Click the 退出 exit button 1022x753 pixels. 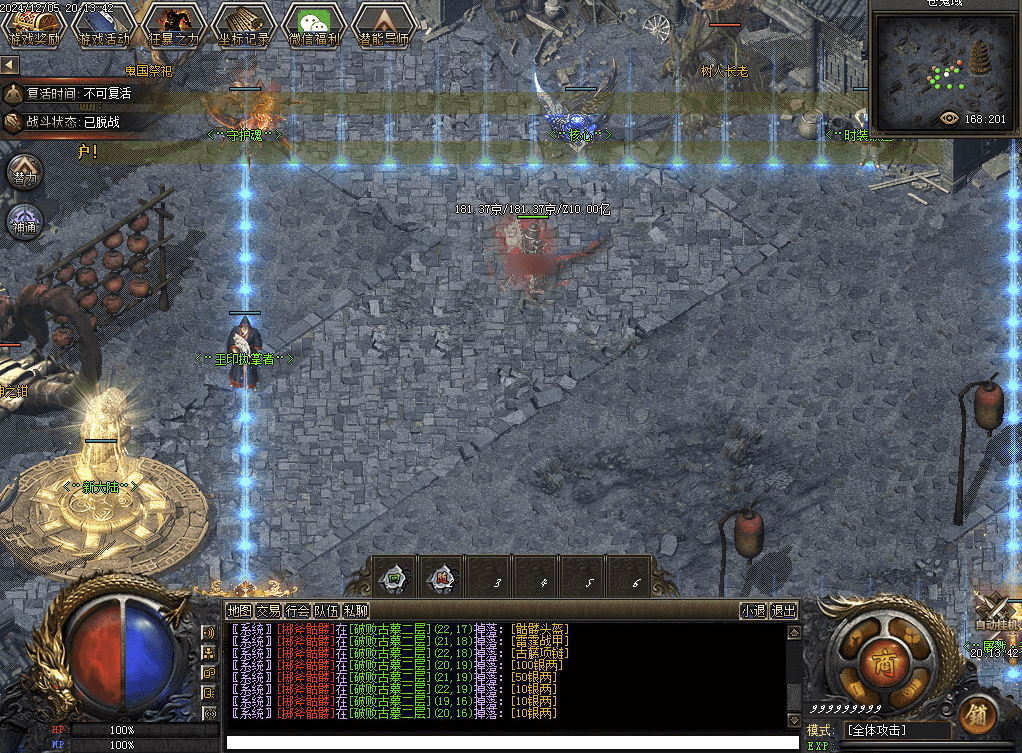click(x=784, y=610)
